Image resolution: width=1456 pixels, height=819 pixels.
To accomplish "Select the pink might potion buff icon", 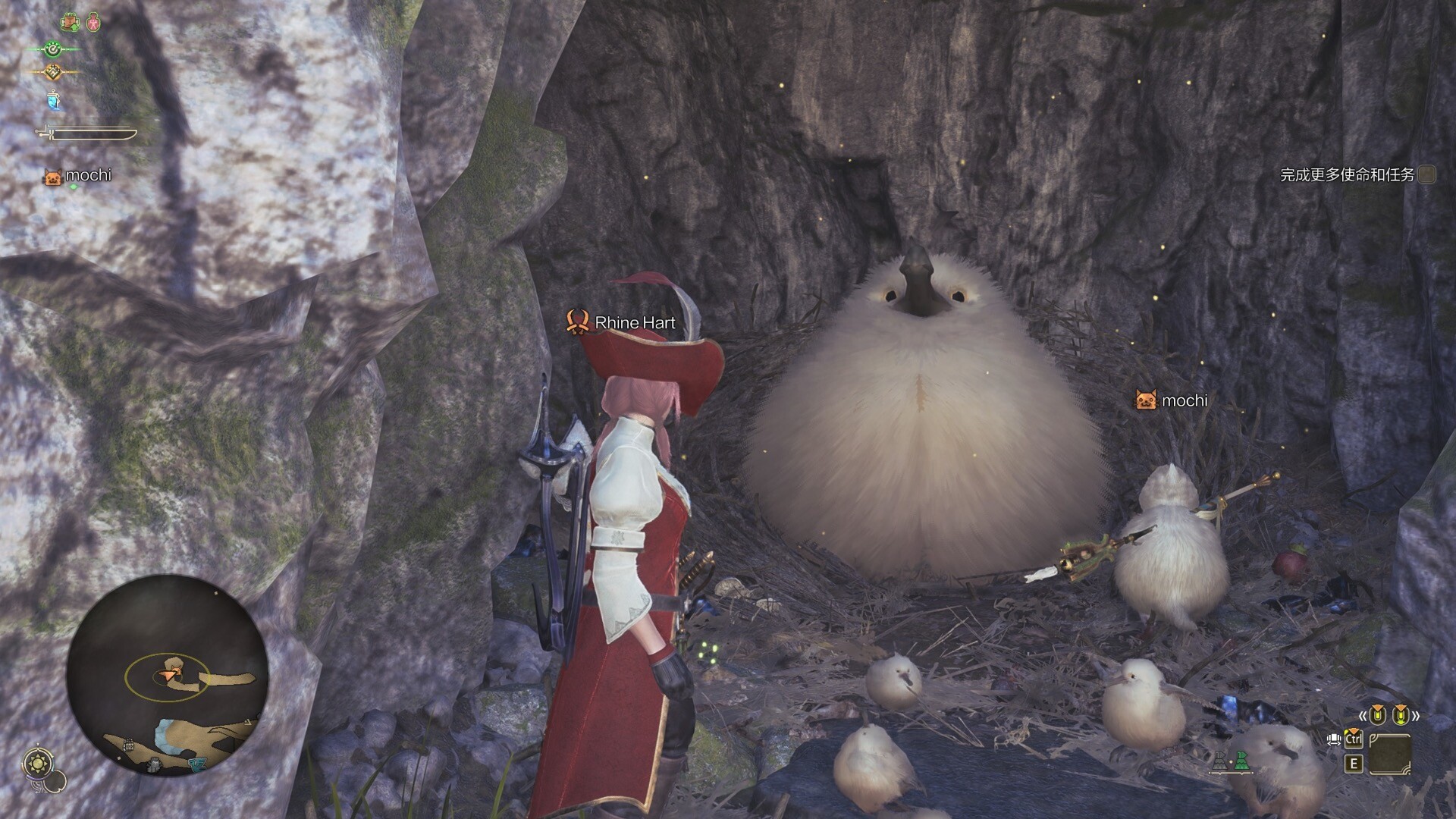I will [x=93, y=23].
